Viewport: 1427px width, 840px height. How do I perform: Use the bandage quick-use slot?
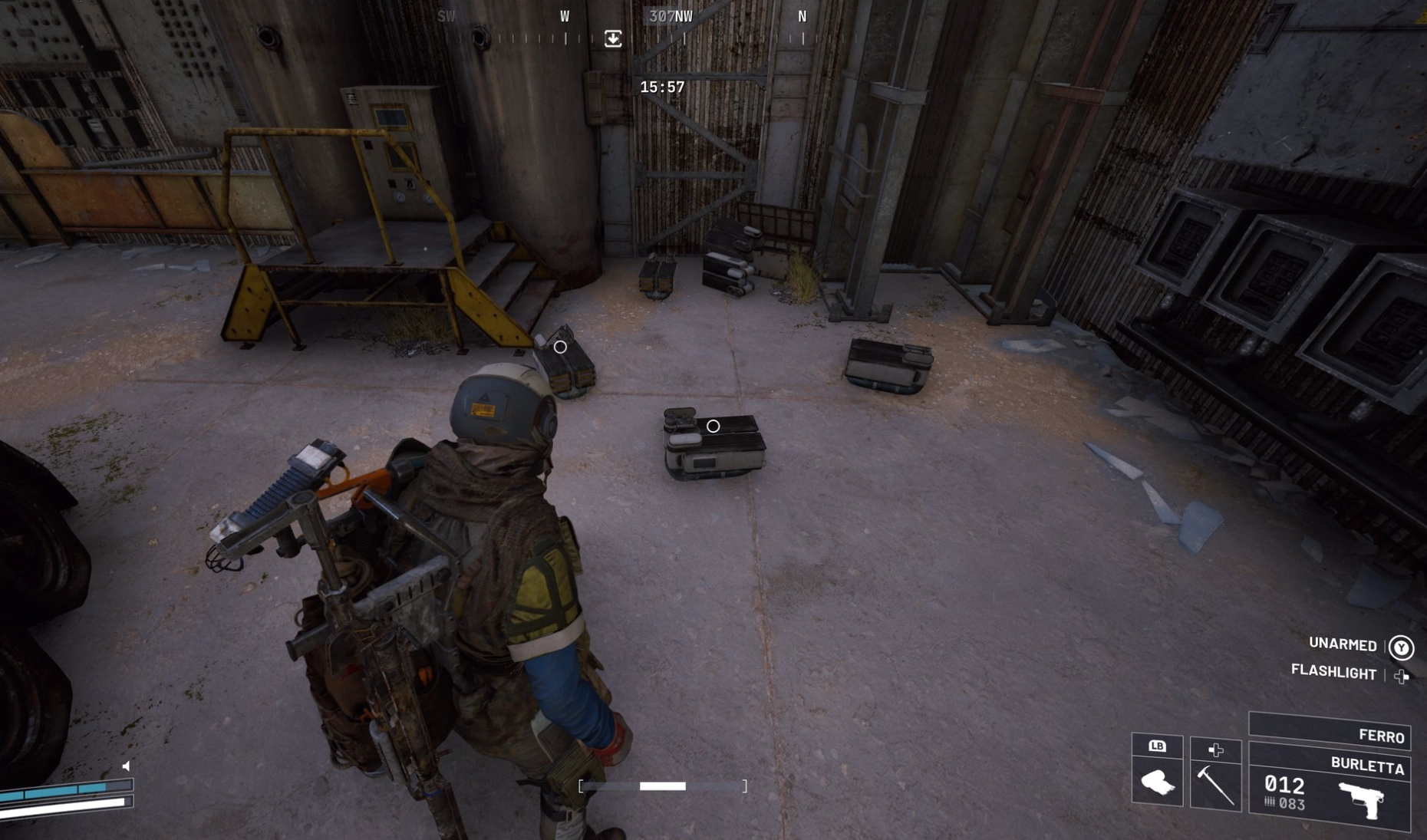click(1157, 782)
